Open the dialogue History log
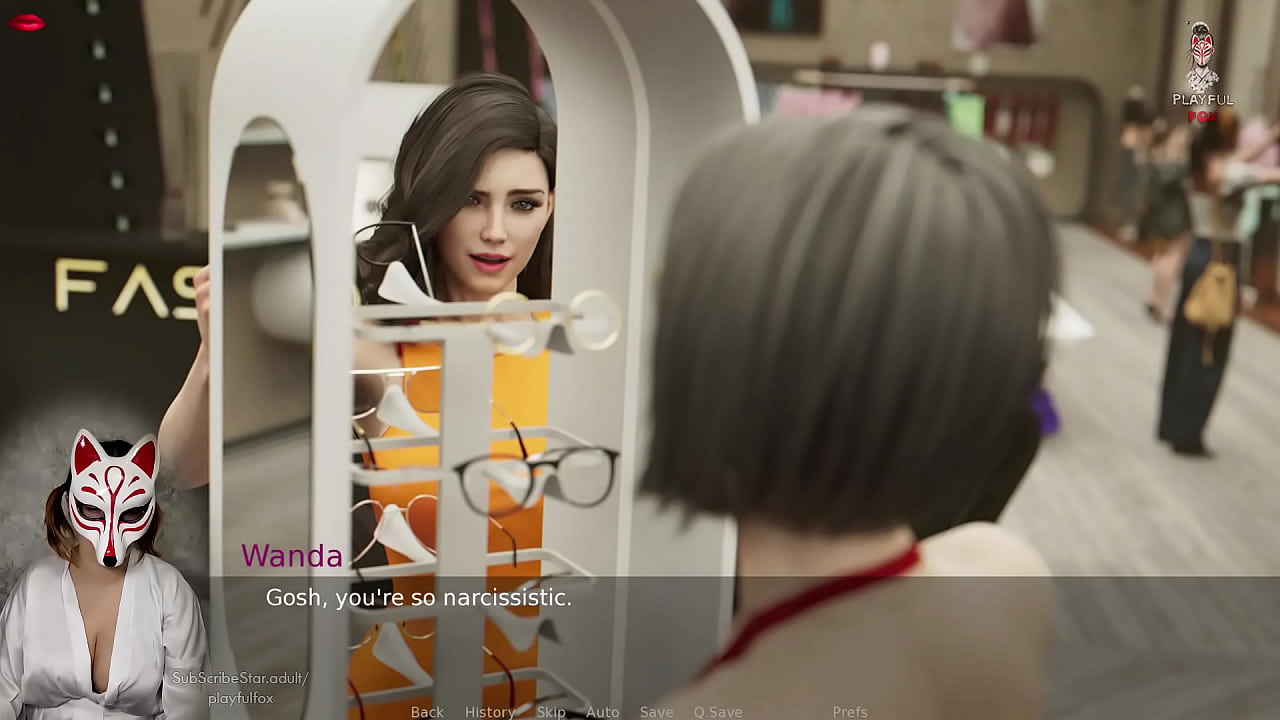Viewport: 1280px width, 720px height. coord(489,712)
